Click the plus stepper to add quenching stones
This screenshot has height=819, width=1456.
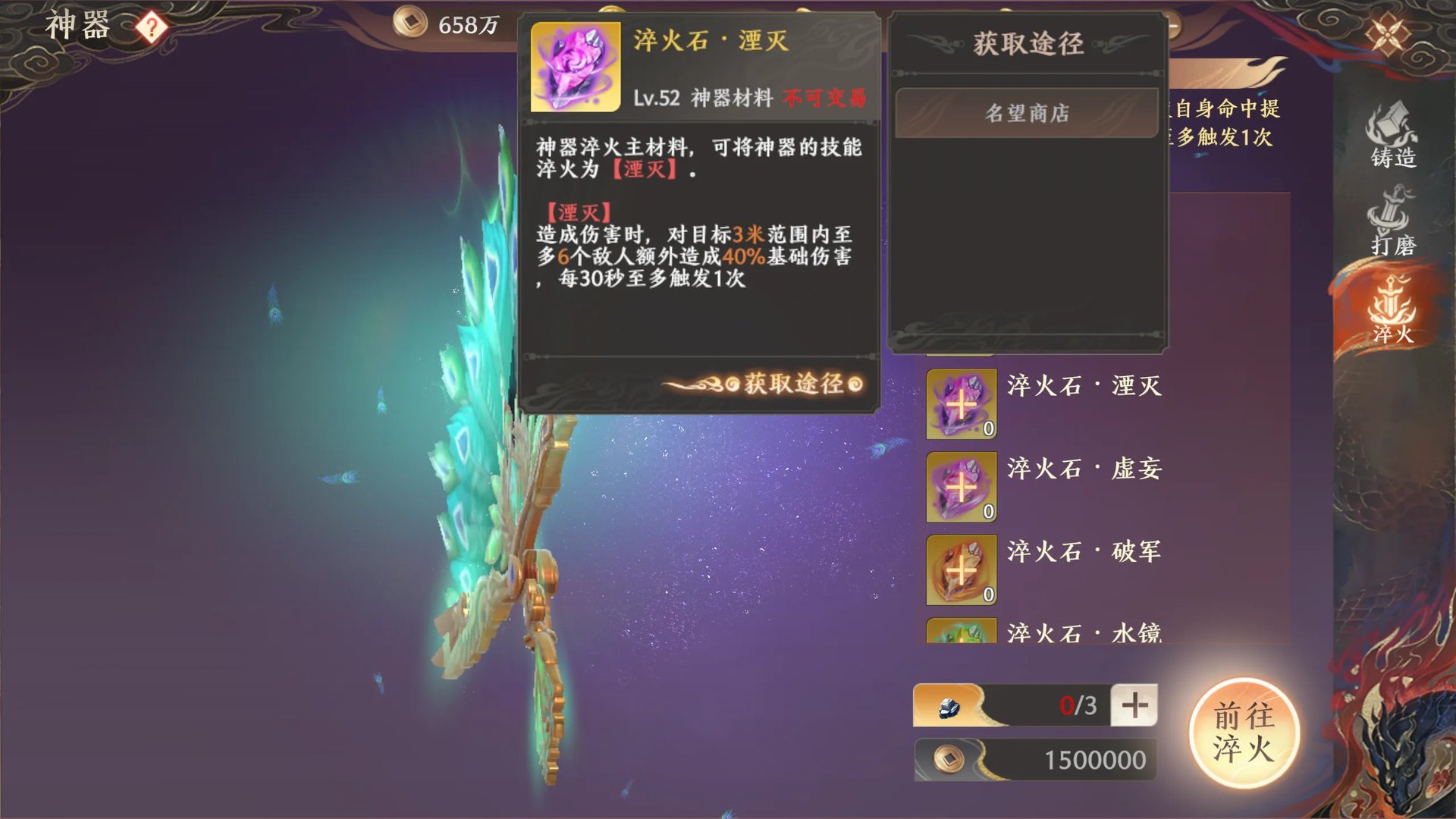1134,704
